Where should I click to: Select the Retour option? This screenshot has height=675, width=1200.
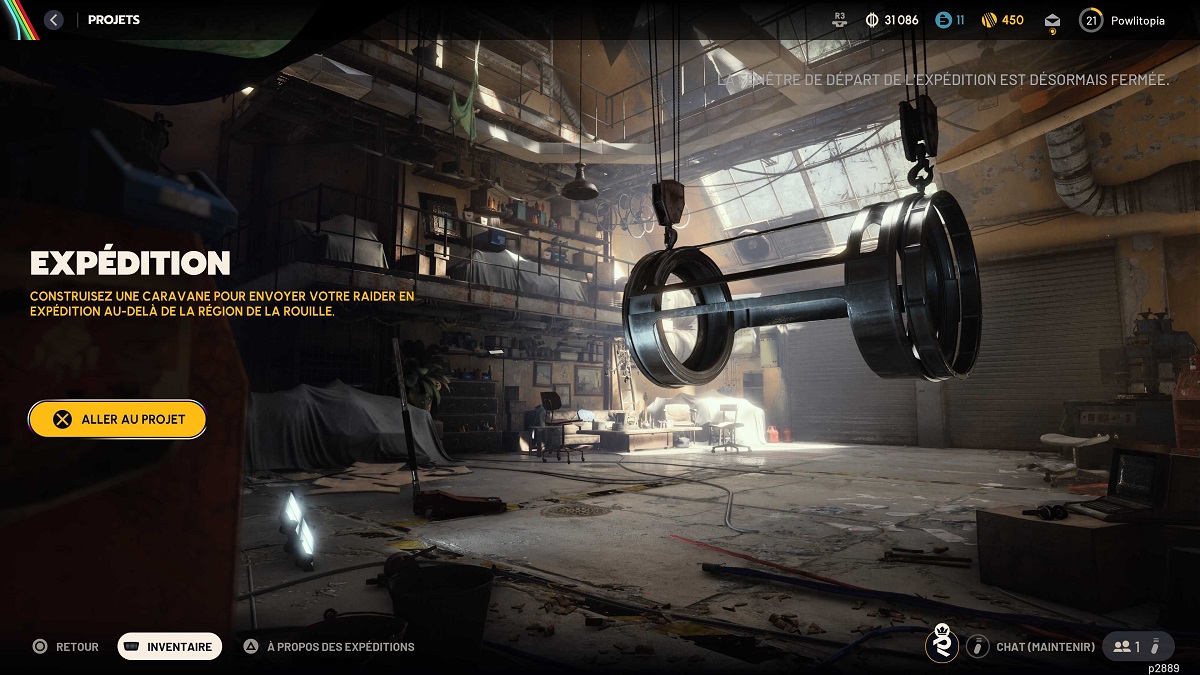[66, 647]
